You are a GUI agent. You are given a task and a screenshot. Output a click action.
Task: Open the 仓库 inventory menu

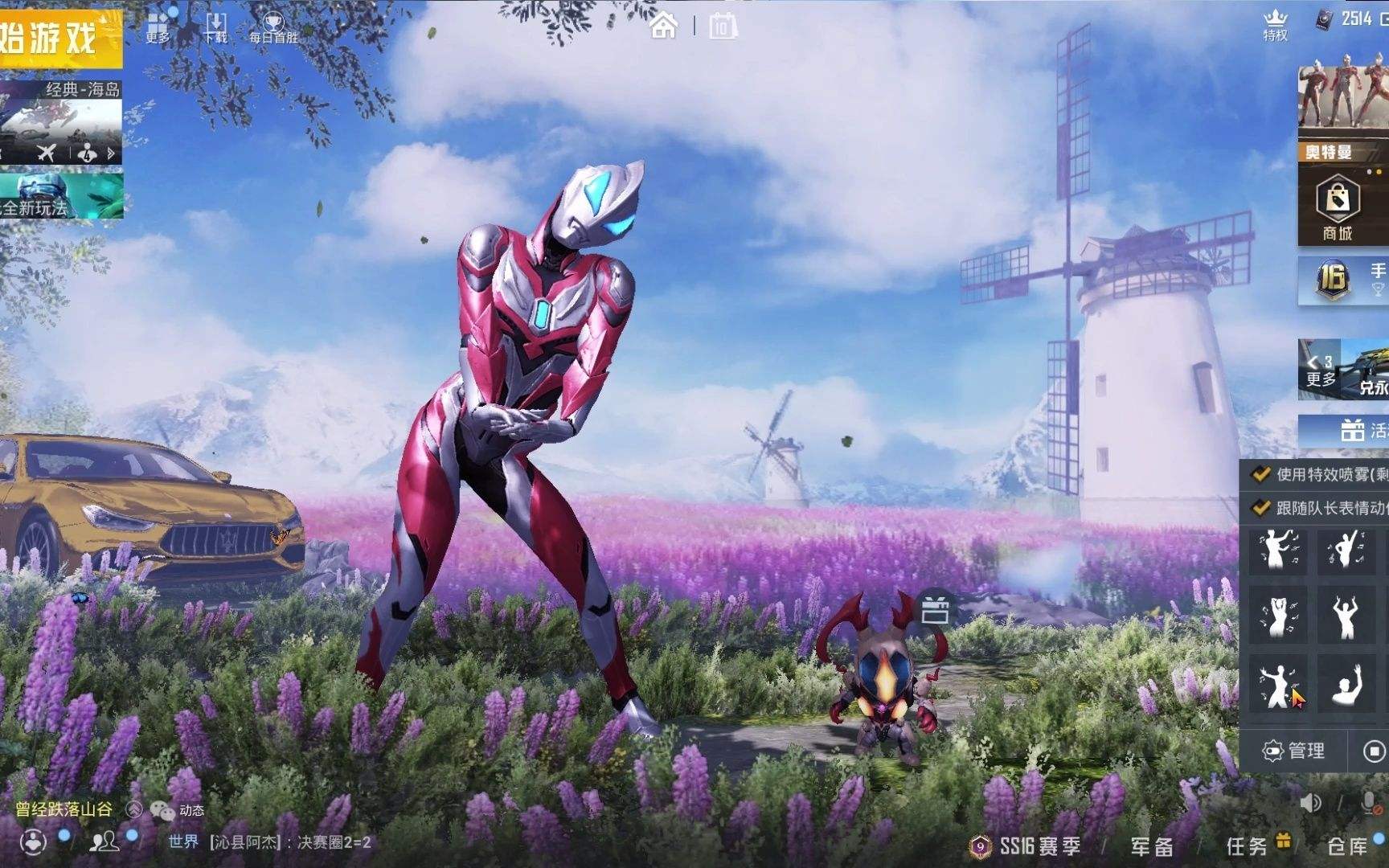(1348, 846)
